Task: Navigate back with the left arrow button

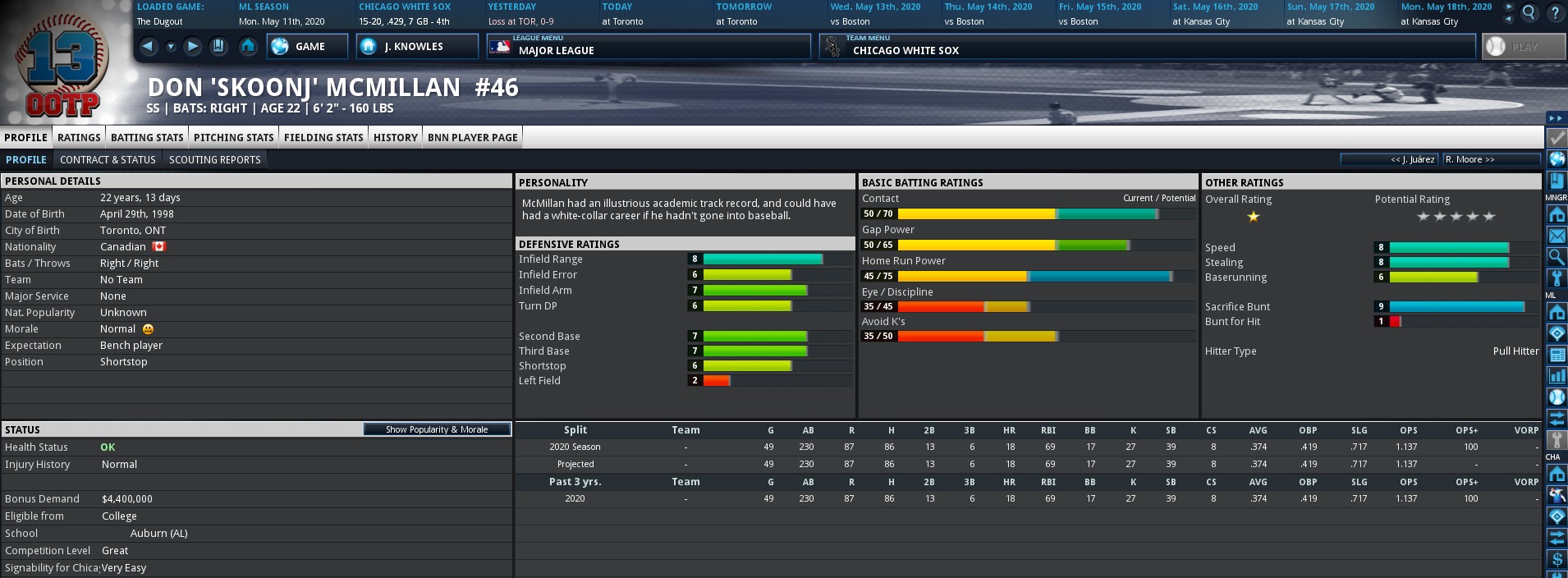Action: [149, 47]
